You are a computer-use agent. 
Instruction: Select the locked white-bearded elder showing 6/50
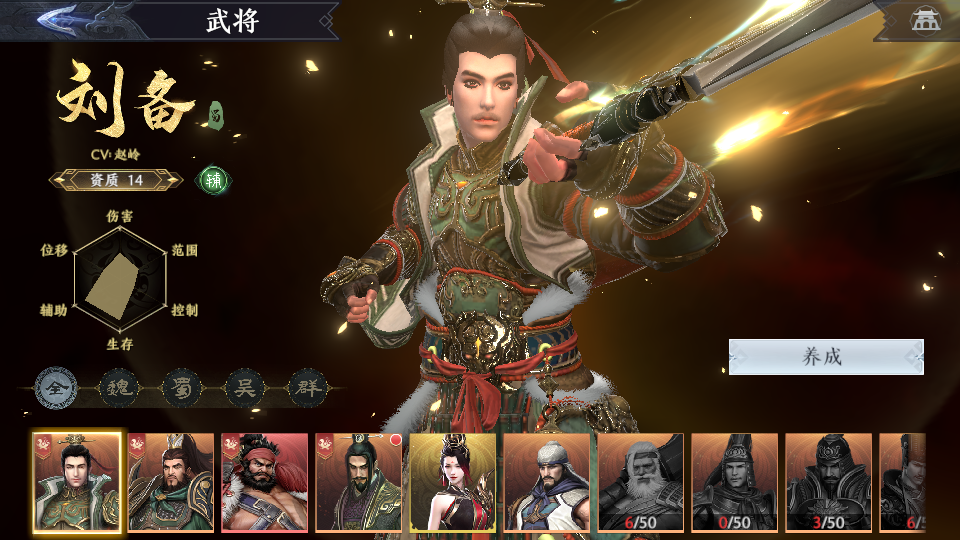point(641,482)
